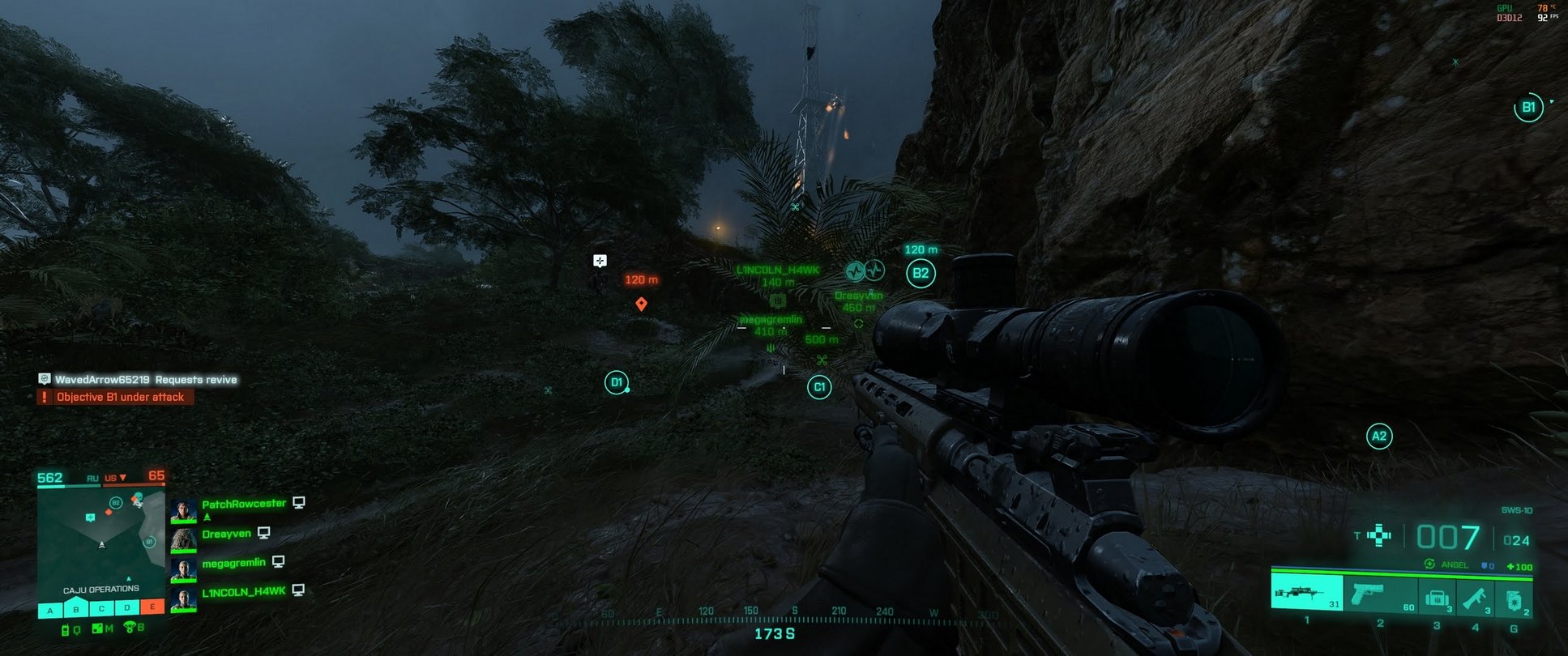Select objective flag A in the minimap bar
The height and width of the screenshot is (656, 1568).
pos(50,609)
